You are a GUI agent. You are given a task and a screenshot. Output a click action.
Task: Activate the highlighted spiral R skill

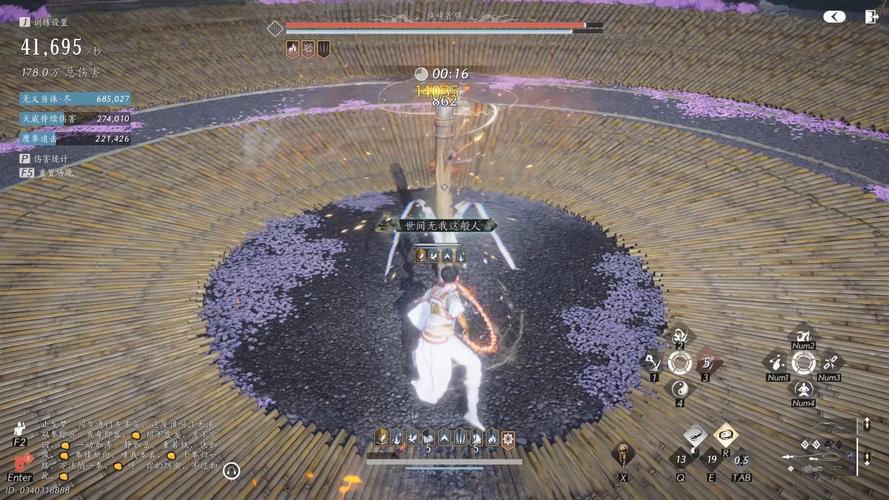pos(725,433)
